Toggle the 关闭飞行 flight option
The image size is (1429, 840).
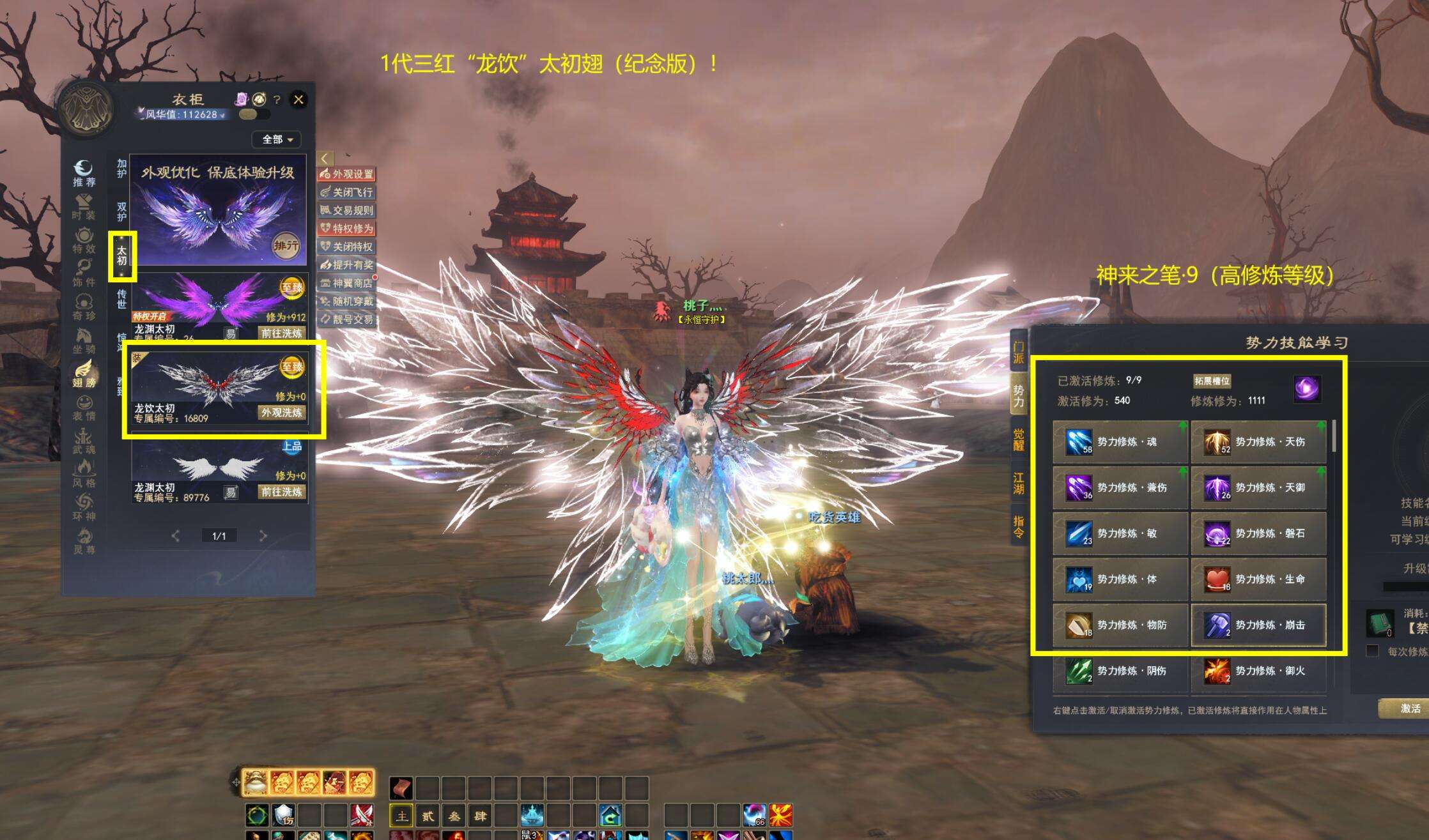[x=346, y=192]
